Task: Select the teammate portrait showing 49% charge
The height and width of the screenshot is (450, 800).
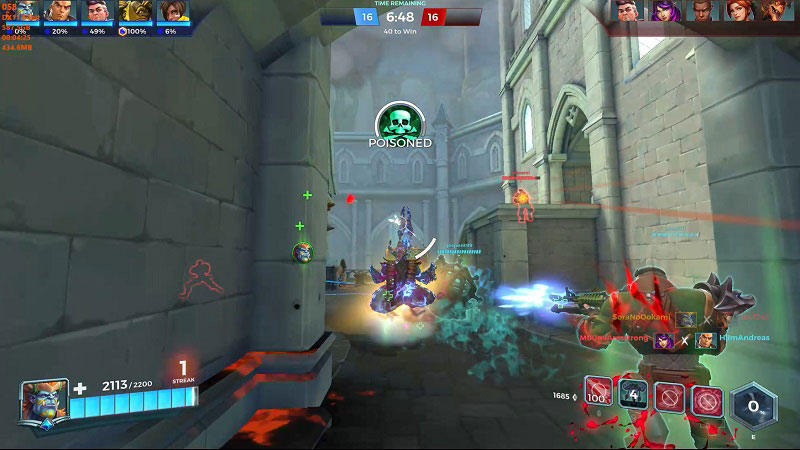Action: pos(96,12)
